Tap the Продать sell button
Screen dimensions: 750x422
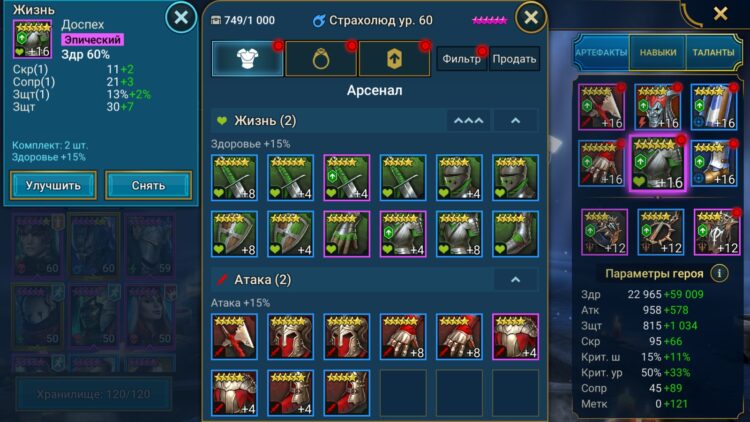click(515, 59)
